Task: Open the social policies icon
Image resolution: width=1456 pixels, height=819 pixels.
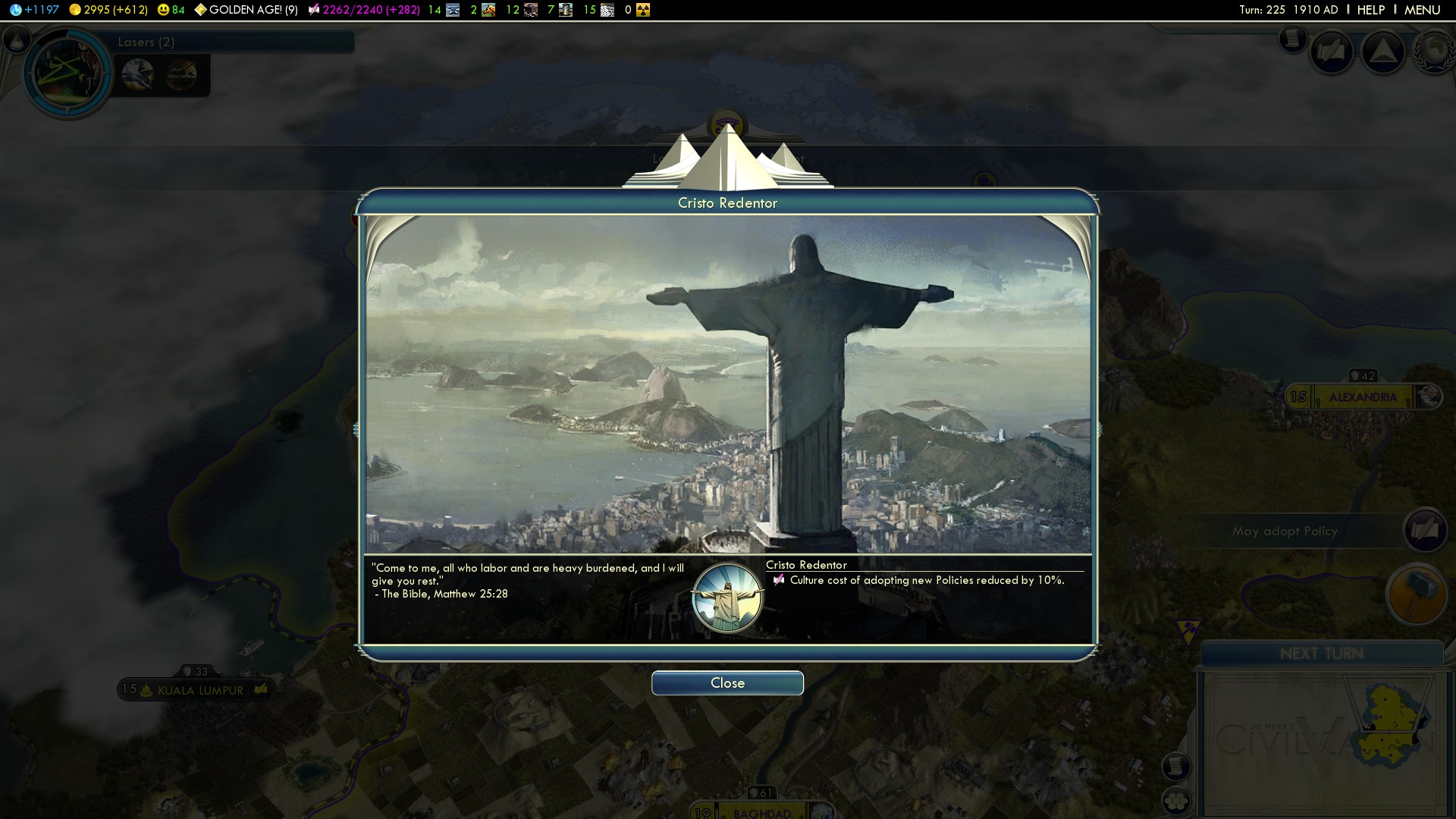Action: tap(1332, 52)
